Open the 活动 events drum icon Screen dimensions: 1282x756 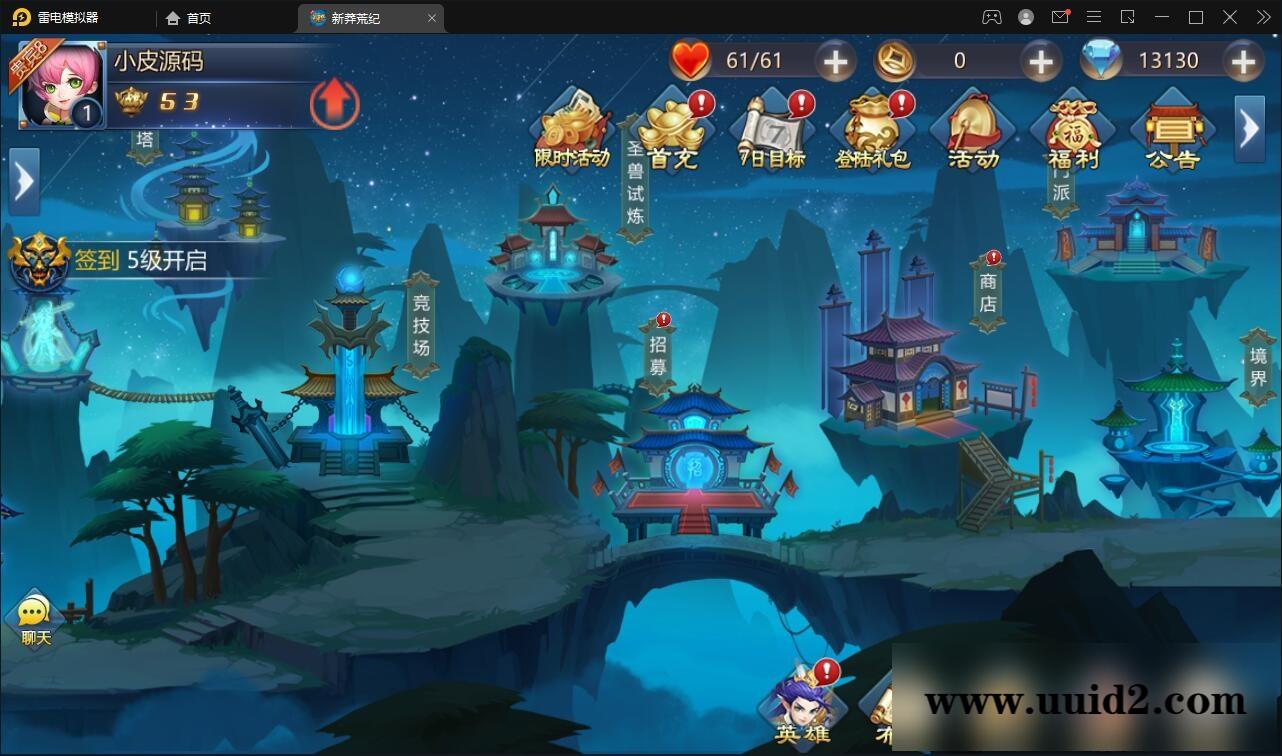[x=972, y=125]
